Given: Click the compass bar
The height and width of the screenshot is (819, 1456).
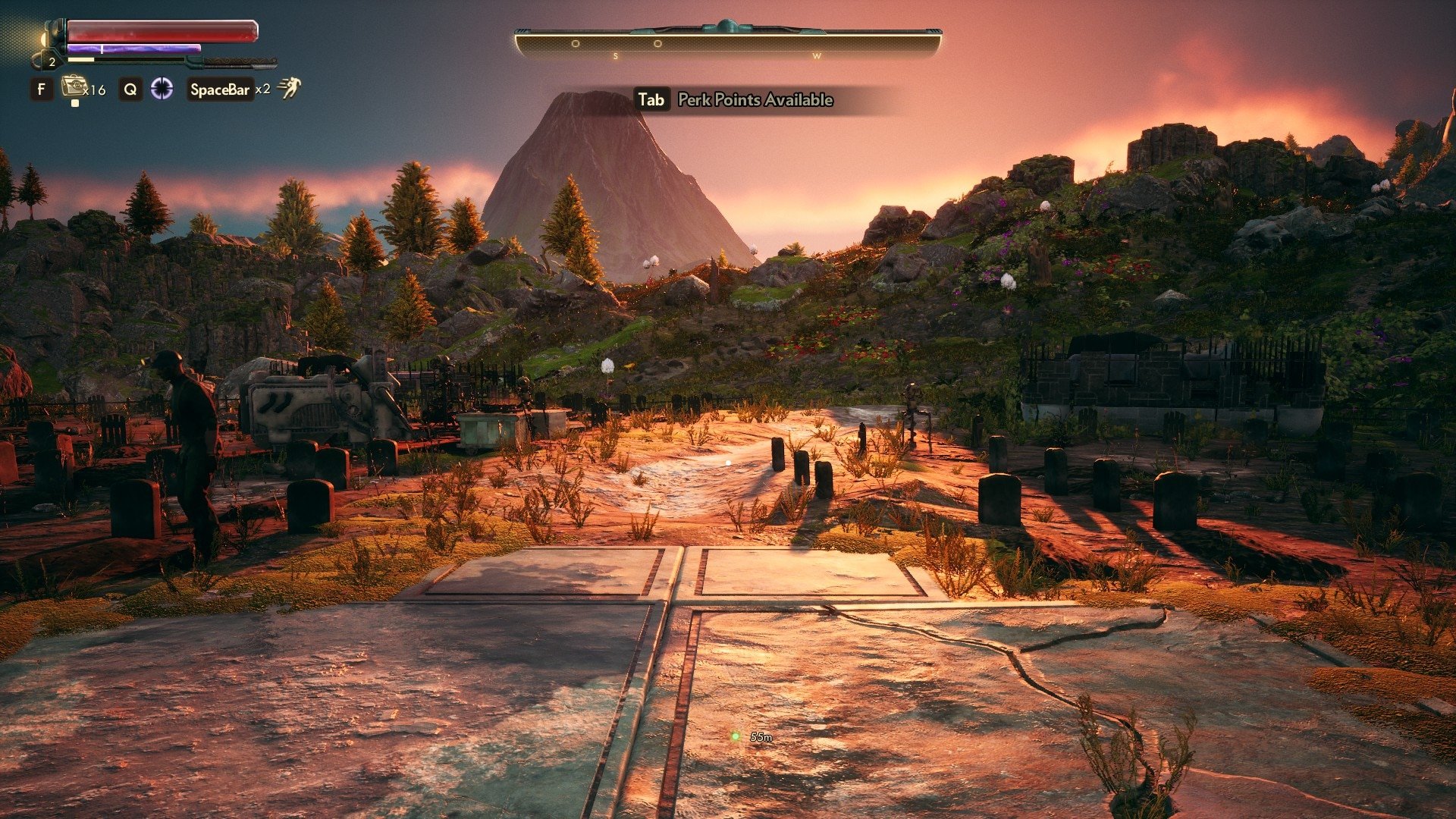Looking at the screenshot, I should tap(728, 43).
